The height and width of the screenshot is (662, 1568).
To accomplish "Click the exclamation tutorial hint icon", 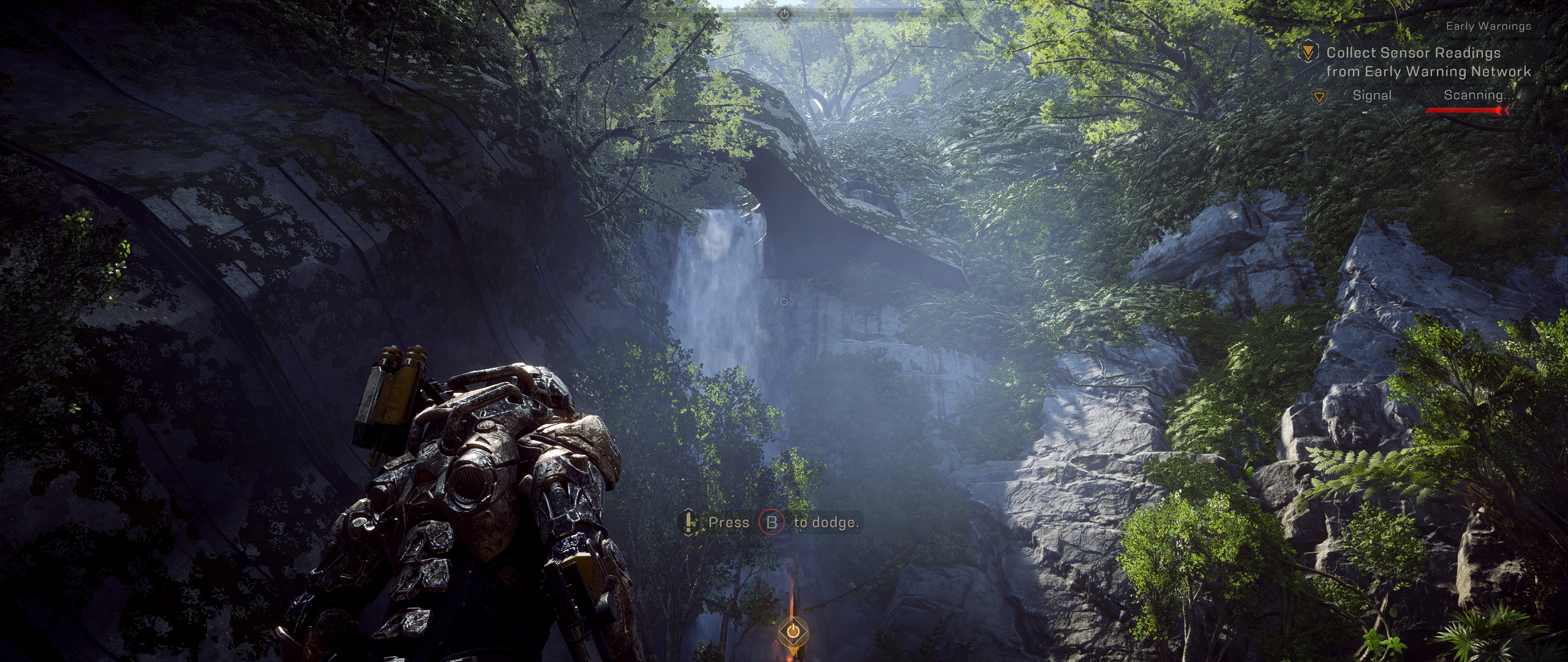I will (x=689, y=522).
